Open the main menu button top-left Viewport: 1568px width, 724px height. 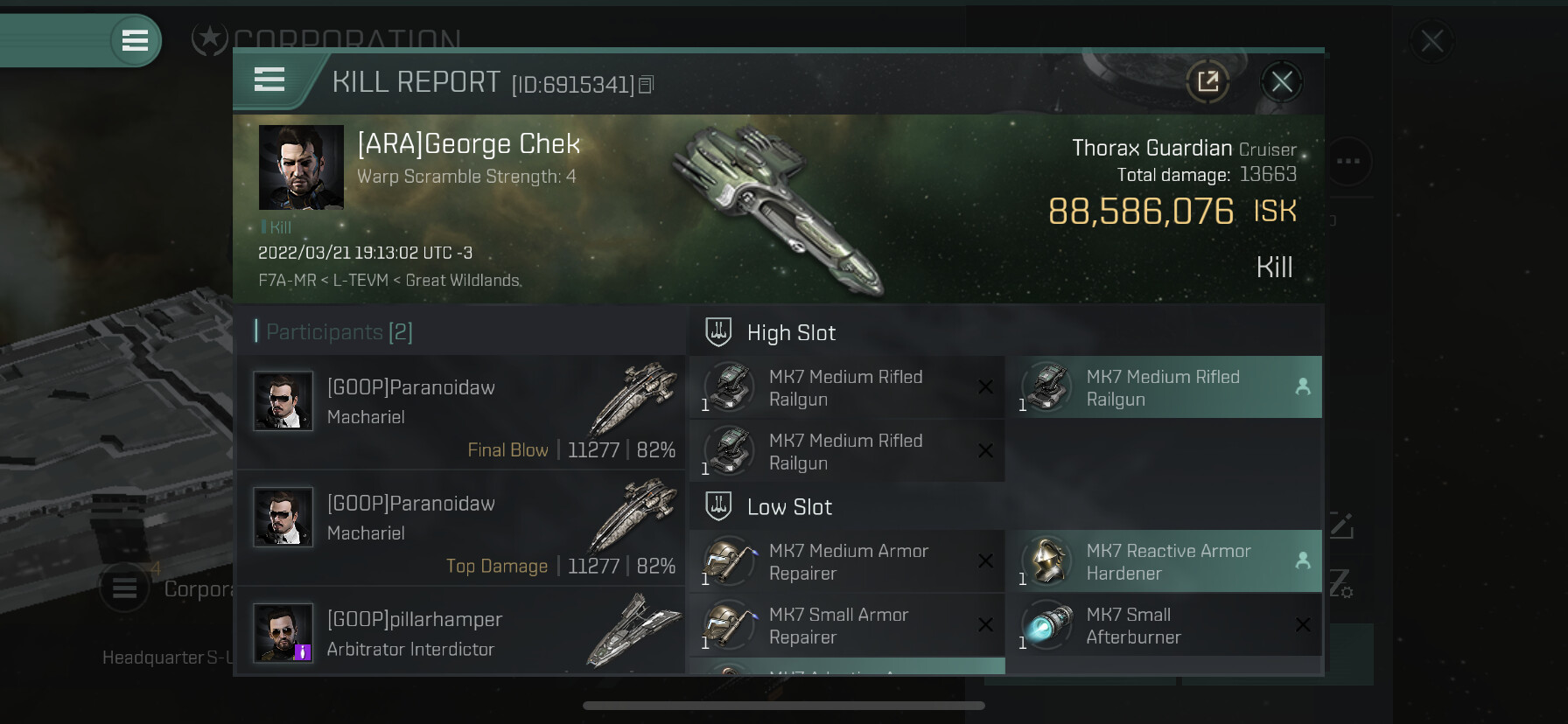point(135,40)
